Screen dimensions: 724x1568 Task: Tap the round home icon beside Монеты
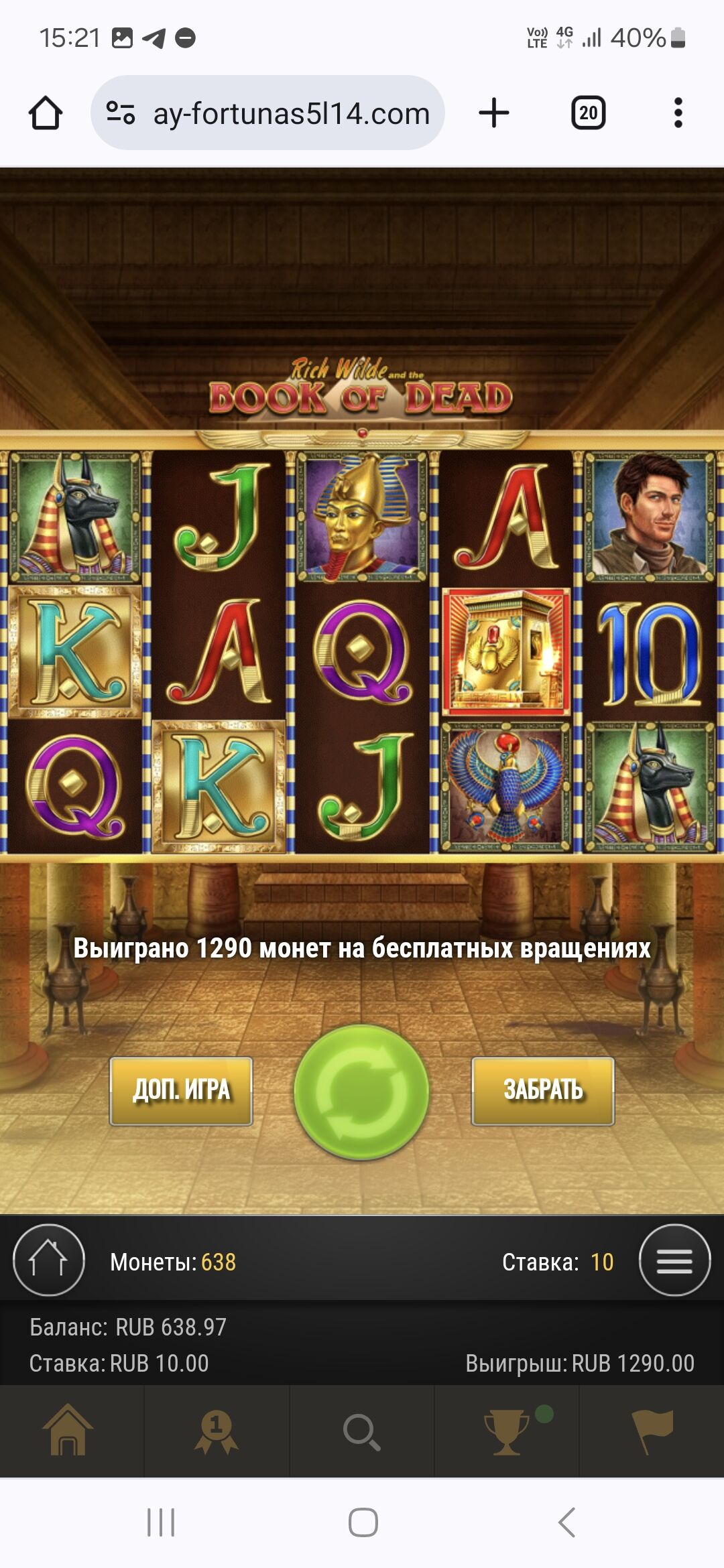pyautogui.click(x=49, y=1260)
